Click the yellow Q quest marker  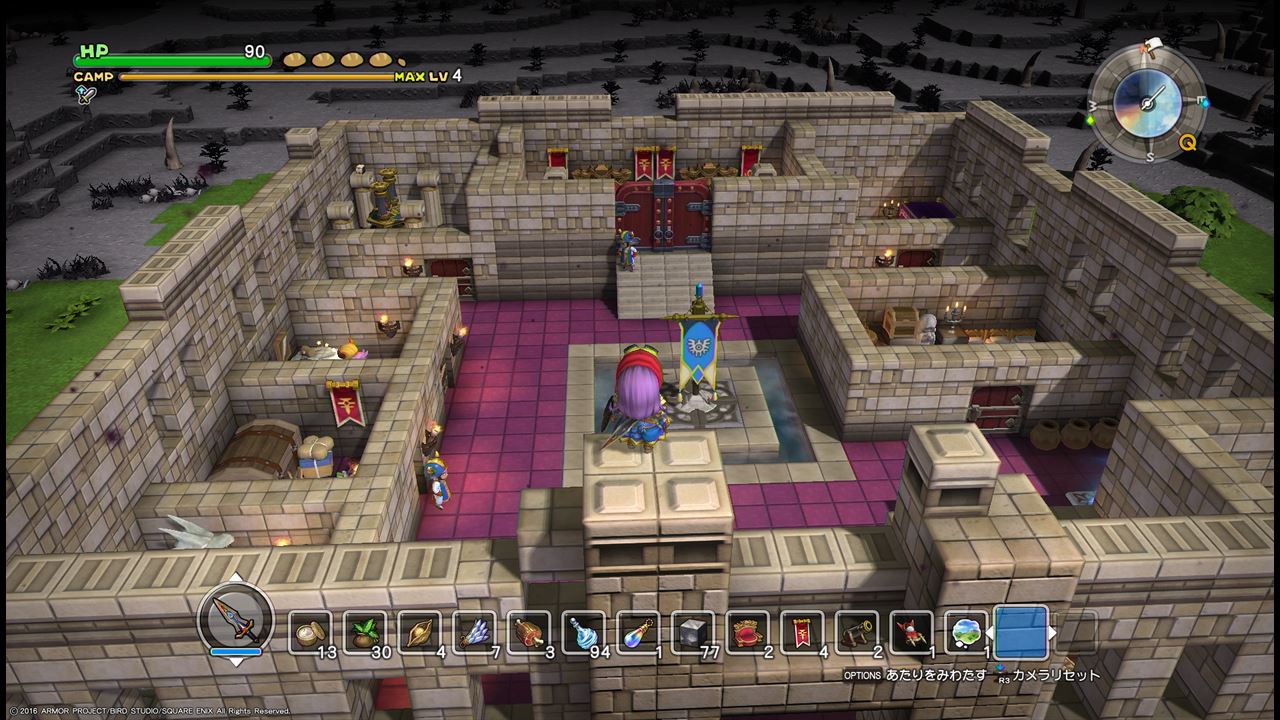[1188, 142]
